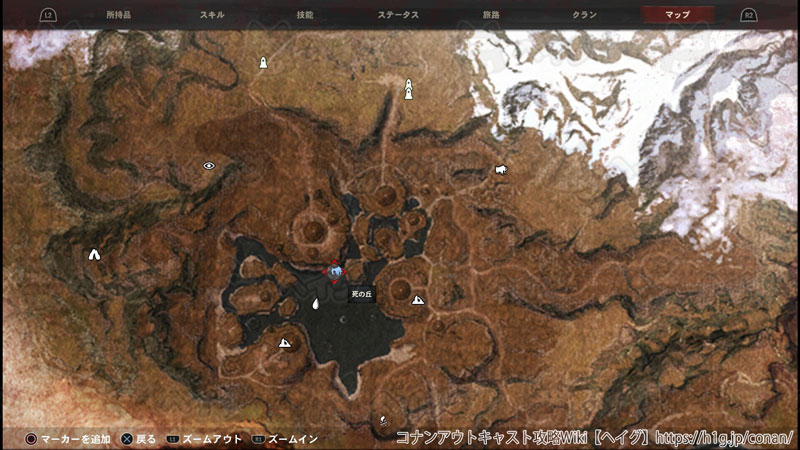Click the eye marker on the map

(x=209, y=166)
